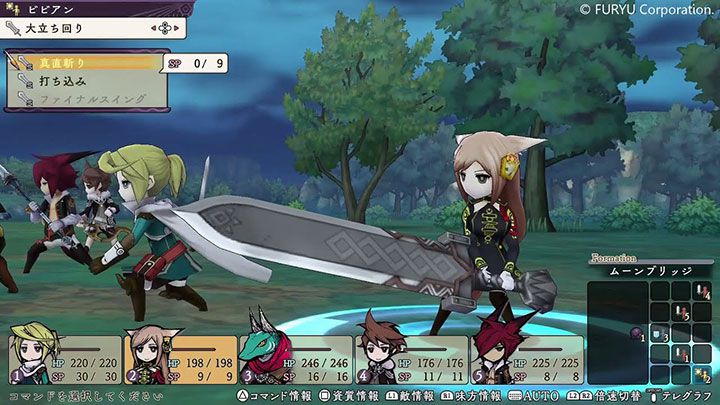Select the greyed-out ファイナルスイング skill
The height and width of the screenshot is (405, 720).
[85, 99]
